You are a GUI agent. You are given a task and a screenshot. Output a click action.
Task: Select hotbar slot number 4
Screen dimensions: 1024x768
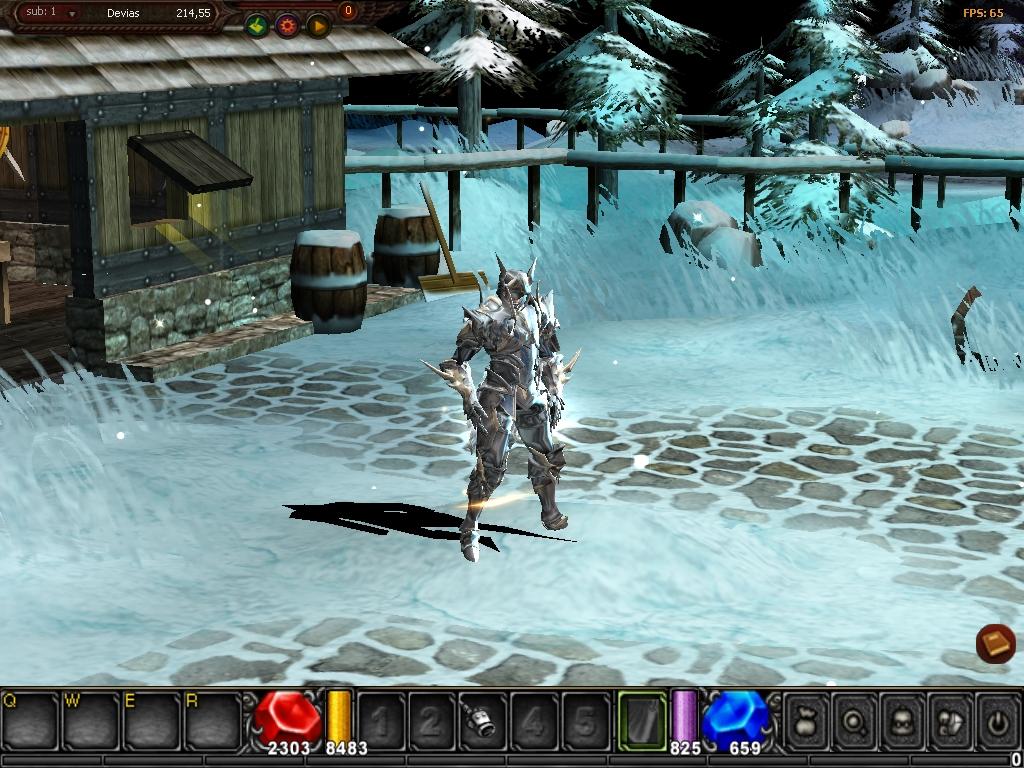(x=533, y=720)
